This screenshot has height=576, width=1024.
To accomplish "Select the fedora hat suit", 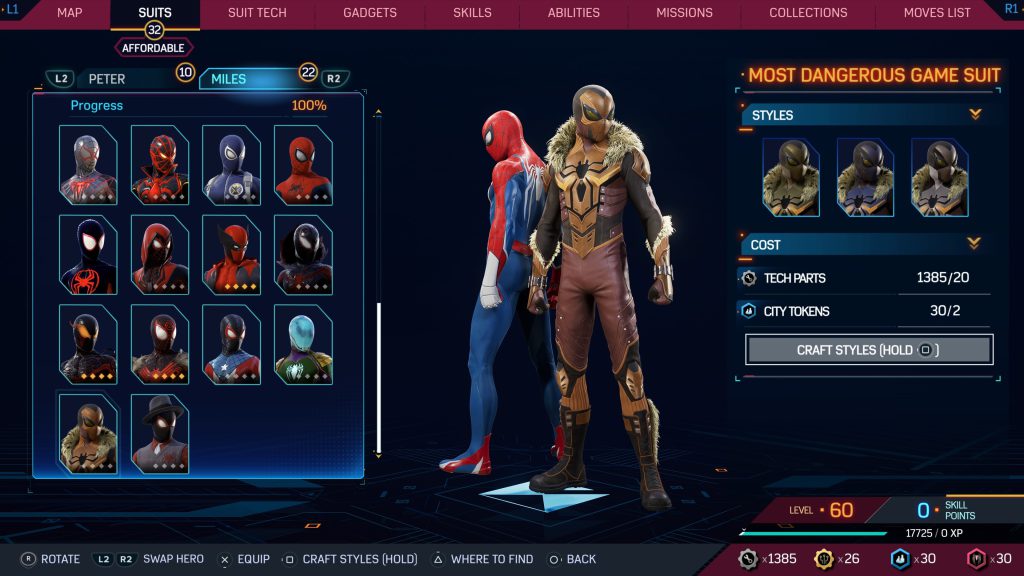I will [x=160, y=434].
